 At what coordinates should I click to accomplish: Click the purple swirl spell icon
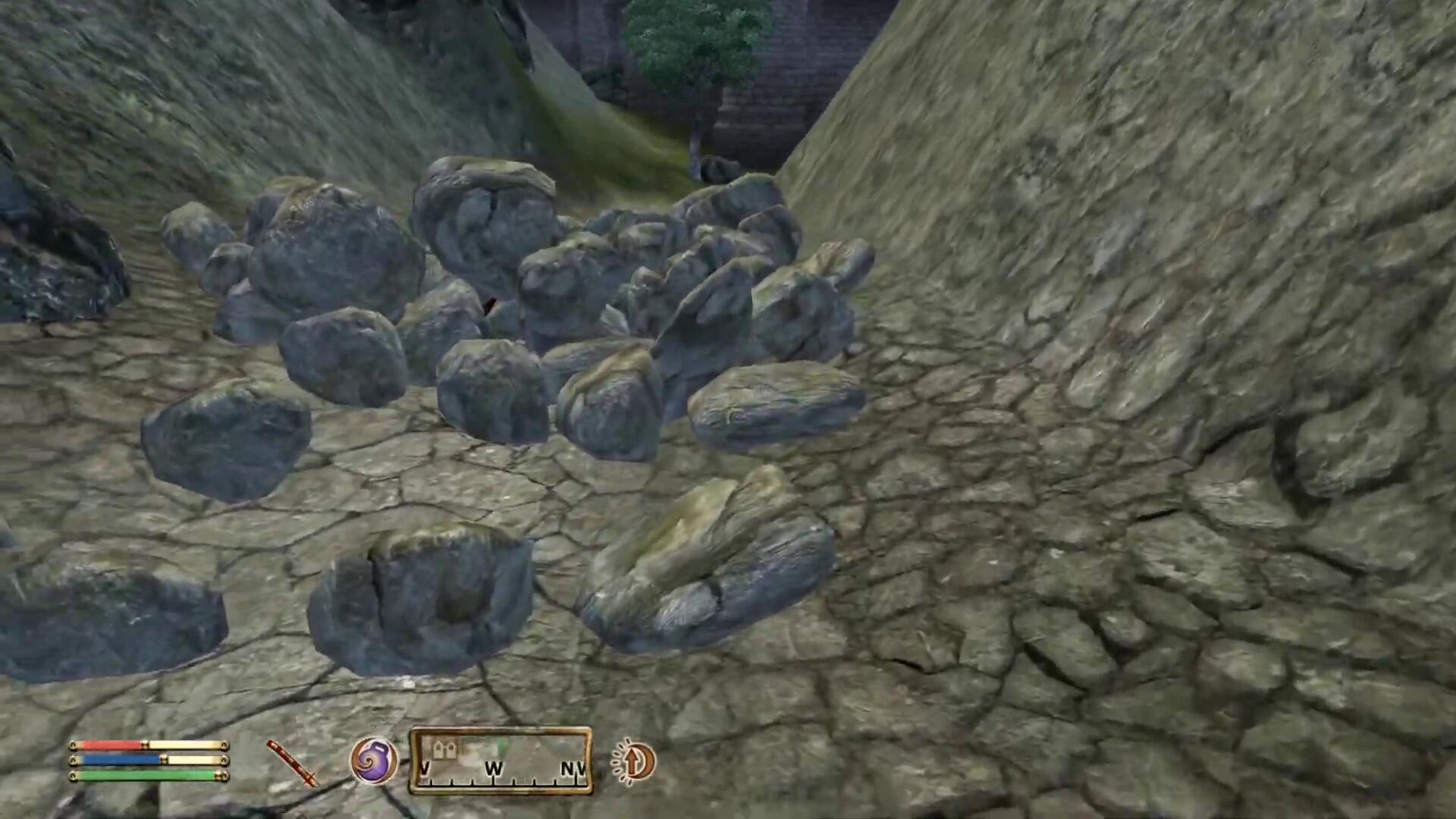click(x=374, y=761)
